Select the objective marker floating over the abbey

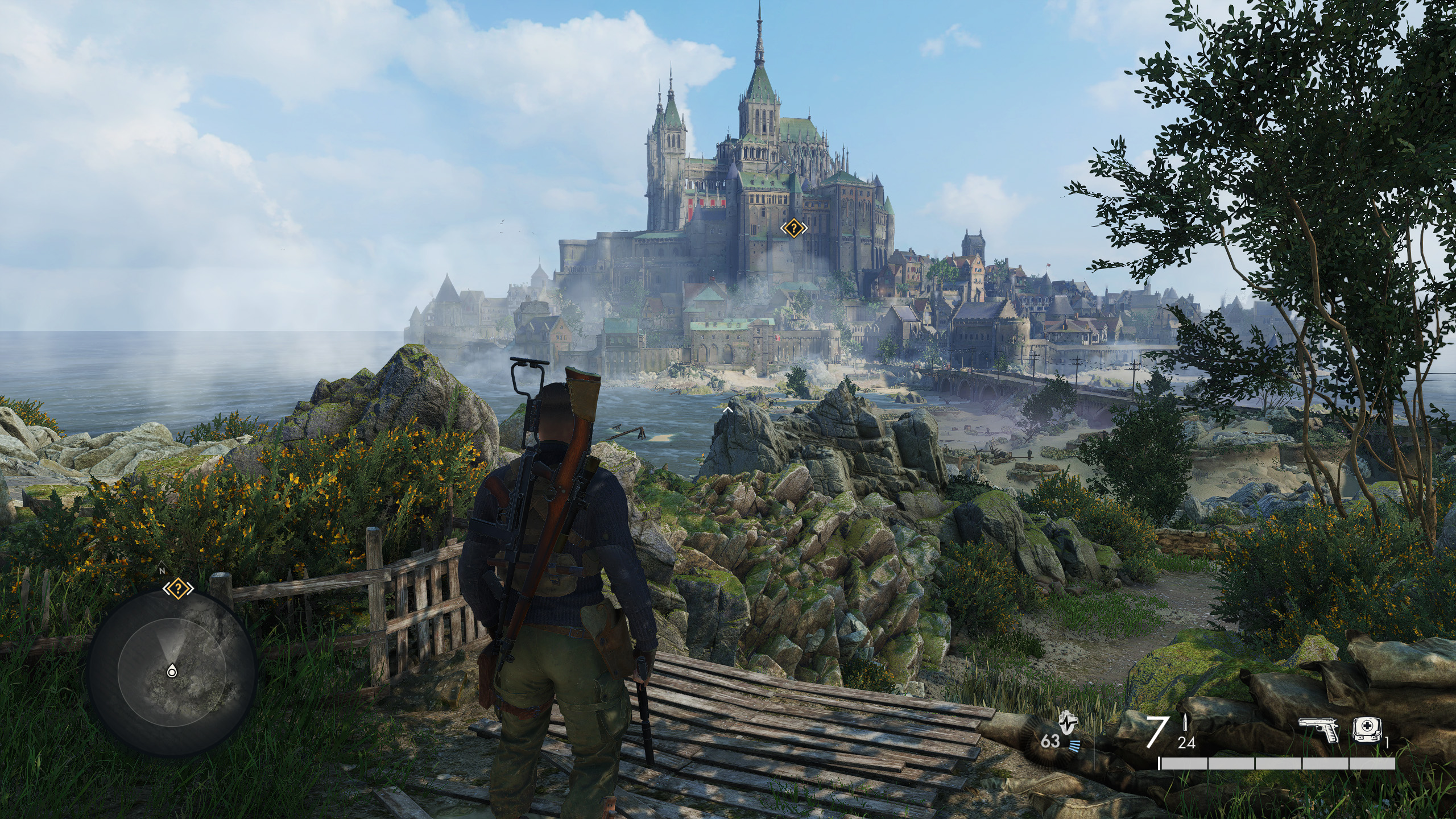793,229
